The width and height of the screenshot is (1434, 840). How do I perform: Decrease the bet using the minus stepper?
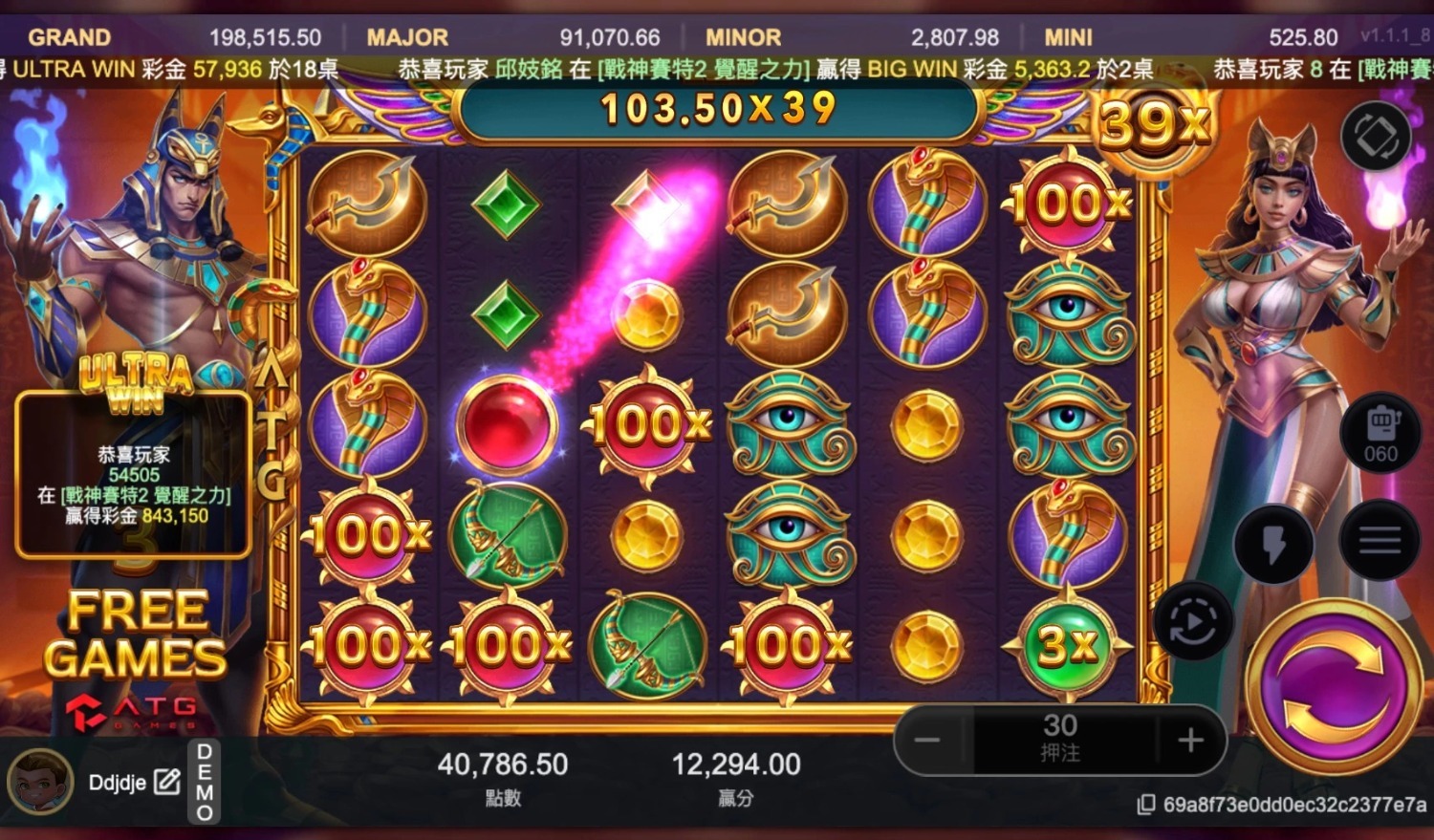click(x=928, y=739)
